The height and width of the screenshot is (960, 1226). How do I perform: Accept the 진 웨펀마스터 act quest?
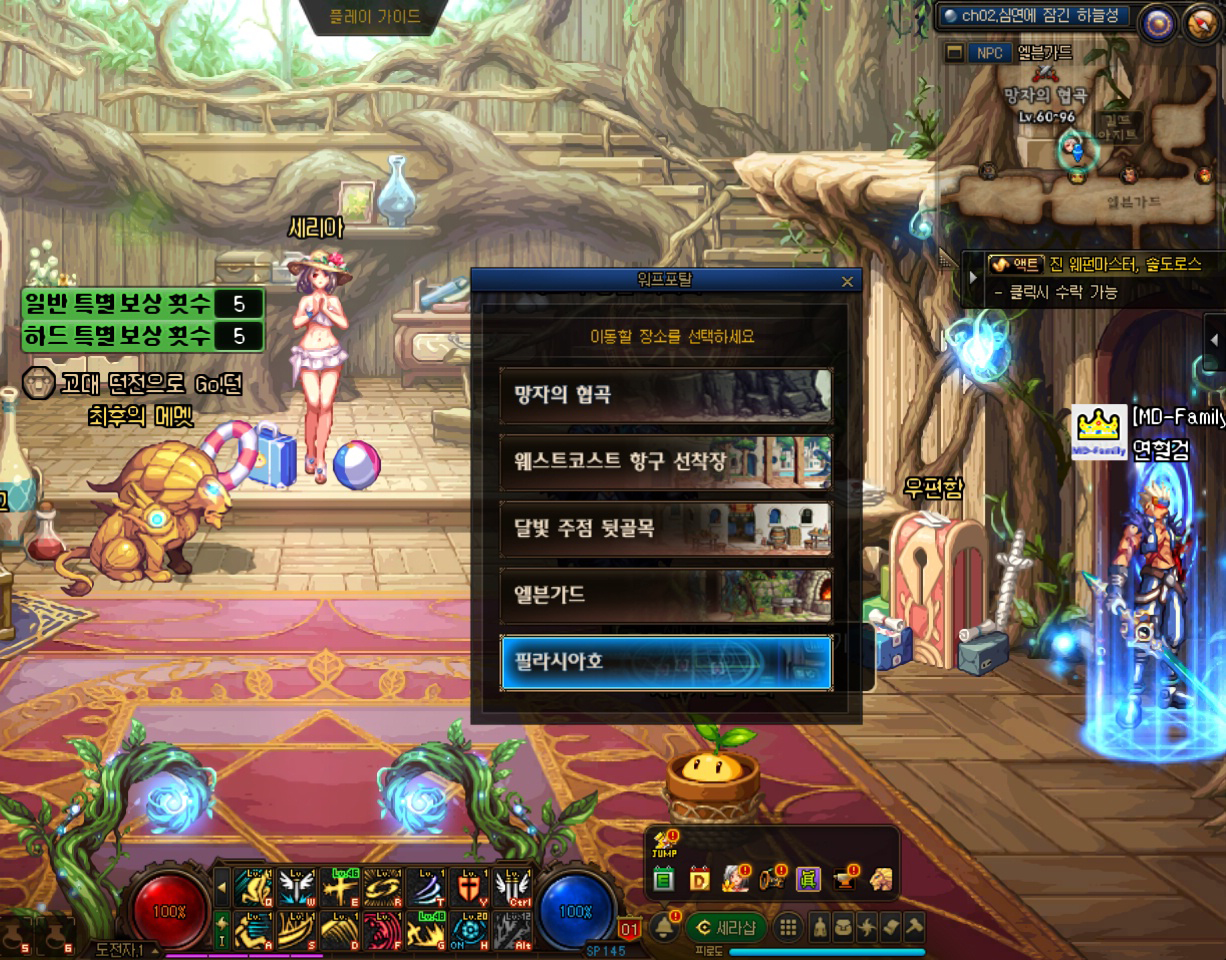tap(1090, 265)
